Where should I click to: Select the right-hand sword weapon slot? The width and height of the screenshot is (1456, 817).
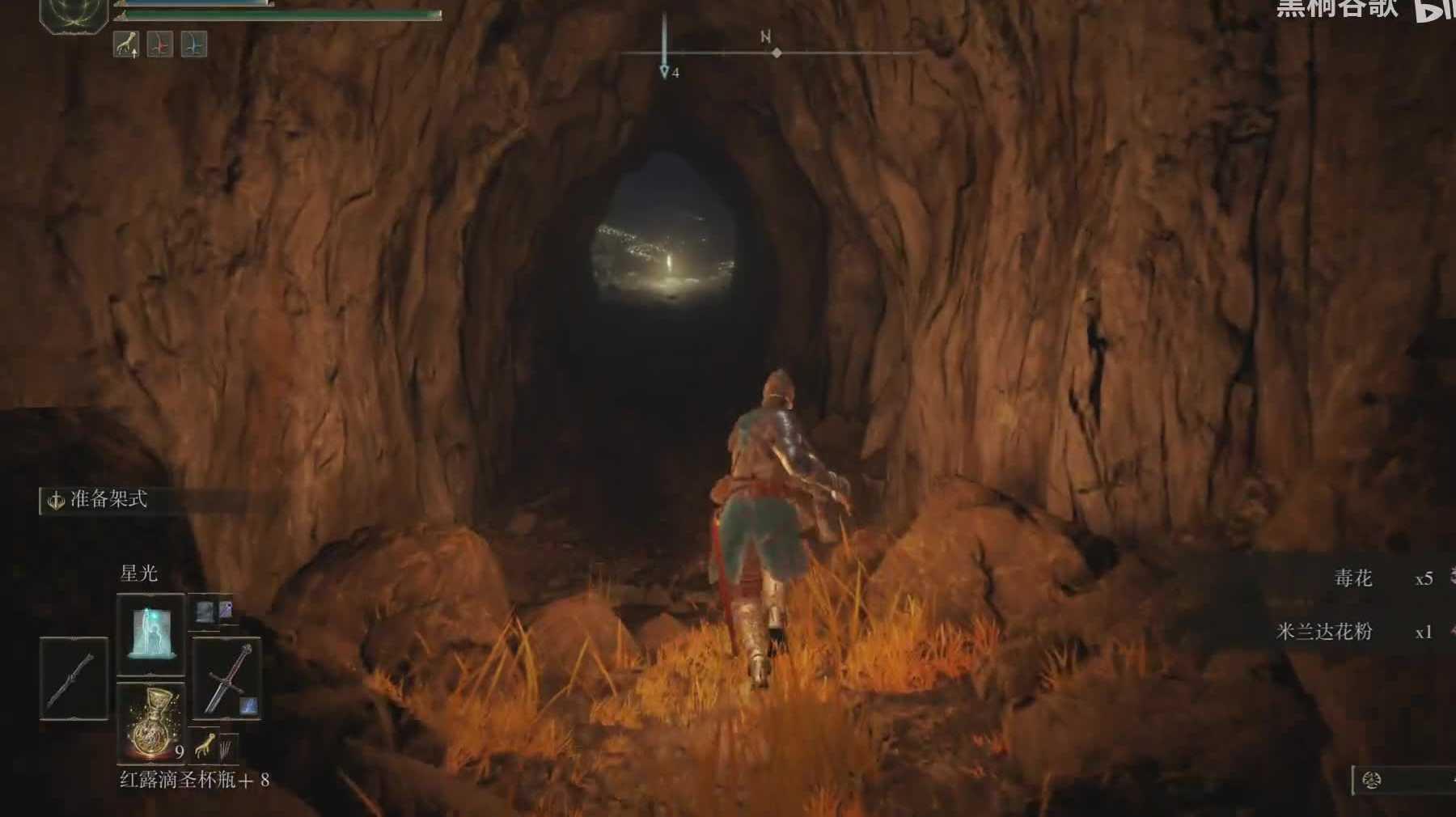pyautogui.click(x=226, y=678)
